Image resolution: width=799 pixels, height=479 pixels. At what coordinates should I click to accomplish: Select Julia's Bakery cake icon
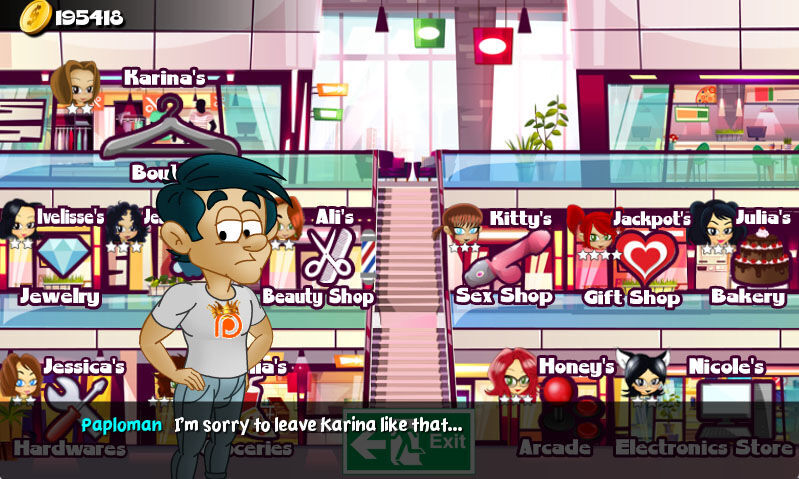(759, 259)
